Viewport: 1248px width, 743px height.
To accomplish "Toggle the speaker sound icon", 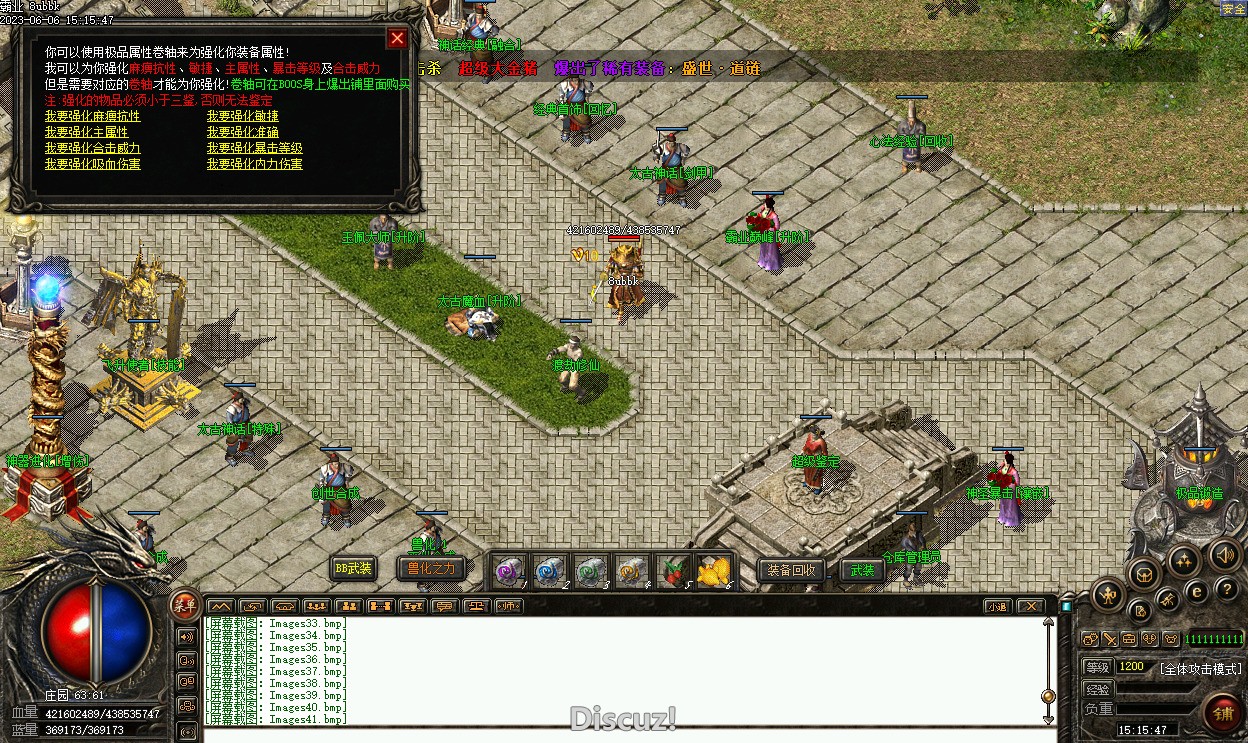I will 1225,555.
